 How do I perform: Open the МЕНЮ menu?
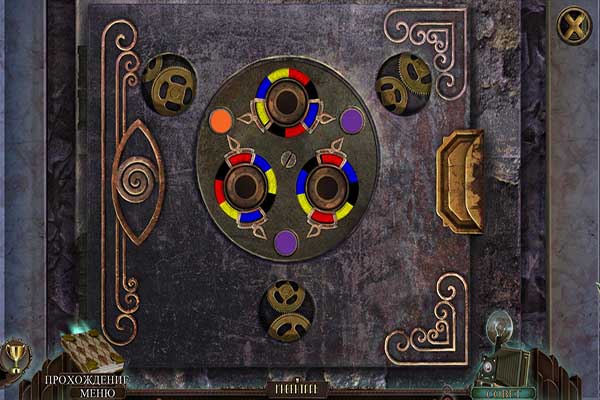pos(84,393)
